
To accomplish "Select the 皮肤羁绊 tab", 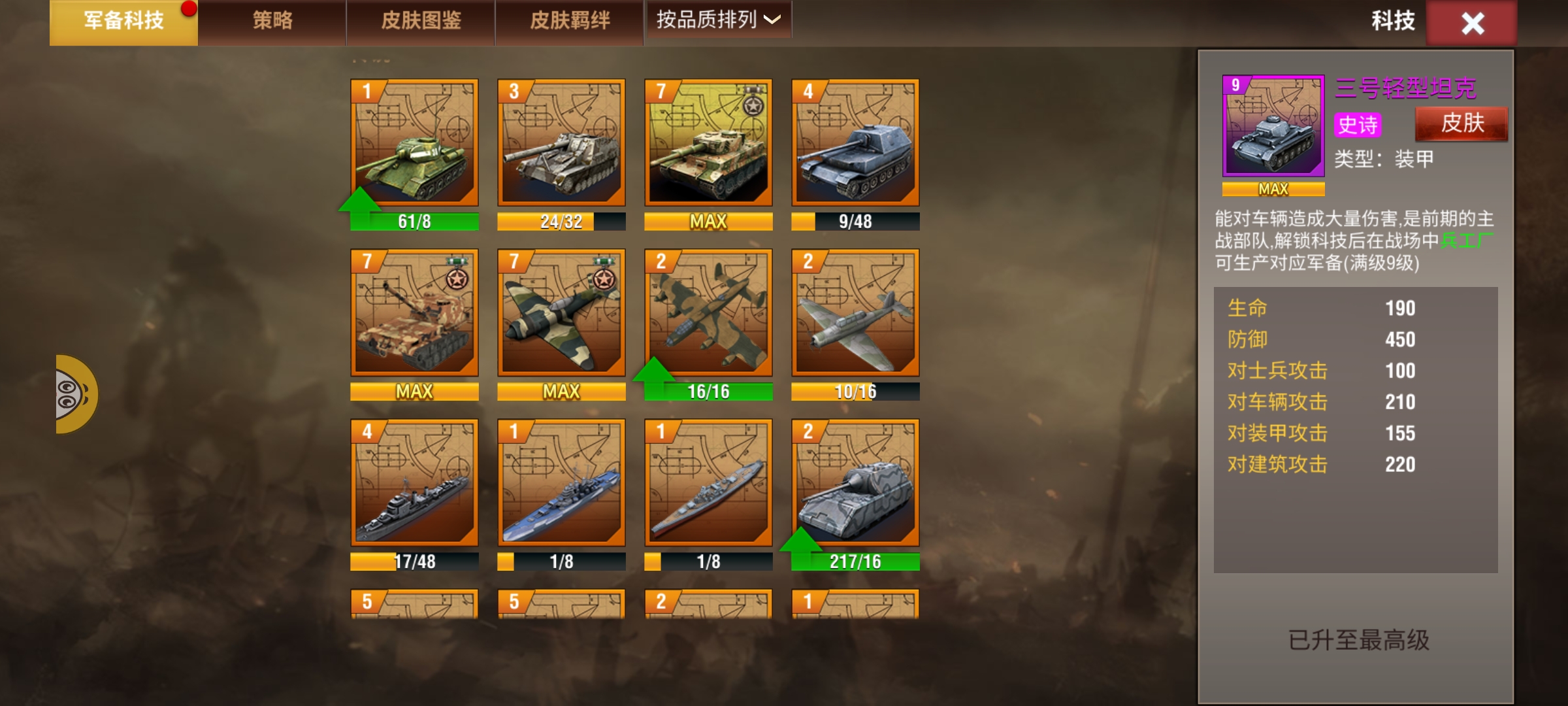I will click(x=570, y=22).
